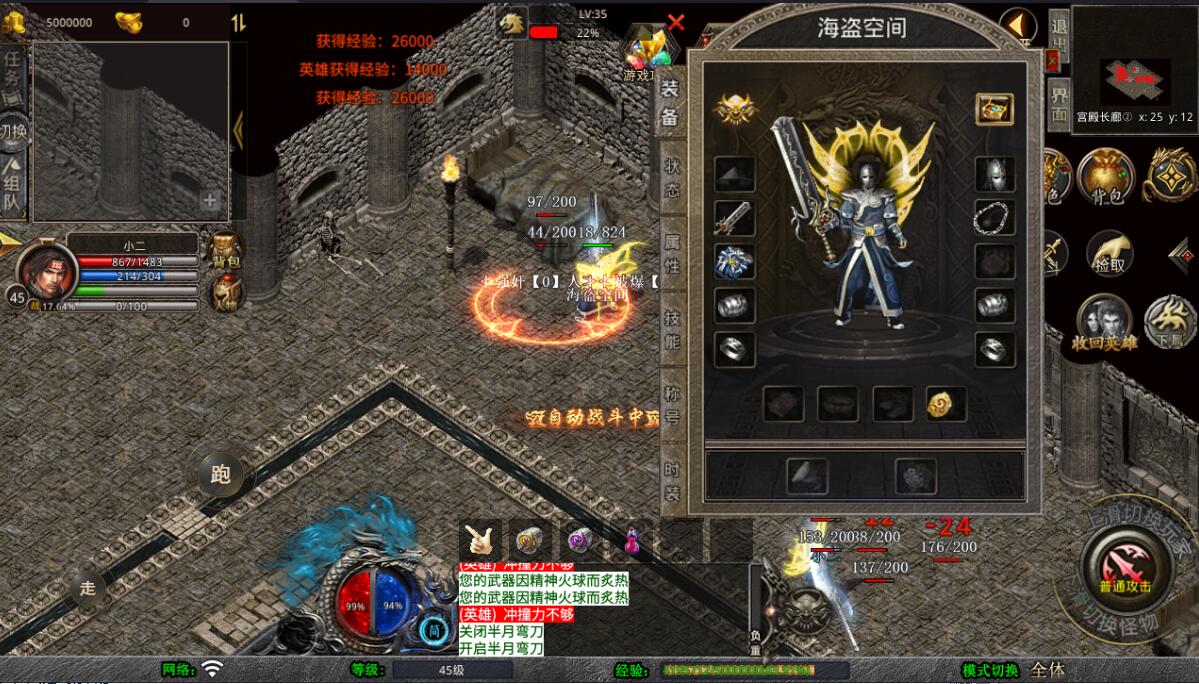Select the 称号 title tab
Viewport: 1199px width, 684px height.
[671, 405]
